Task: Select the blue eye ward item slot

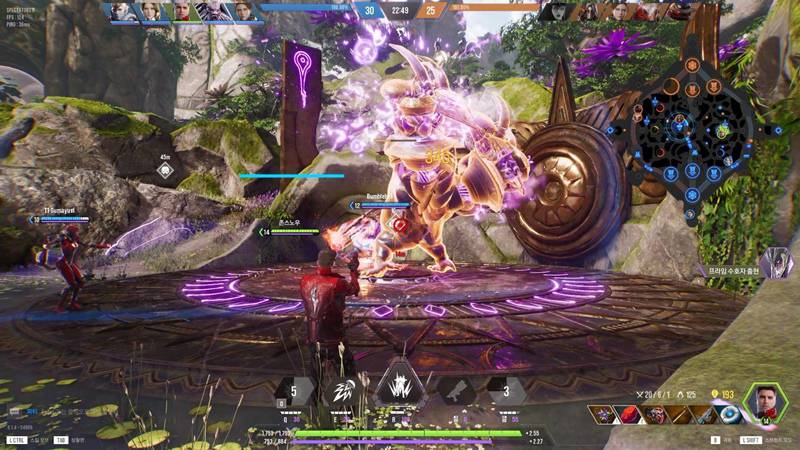Action: [x=730, y=414]
